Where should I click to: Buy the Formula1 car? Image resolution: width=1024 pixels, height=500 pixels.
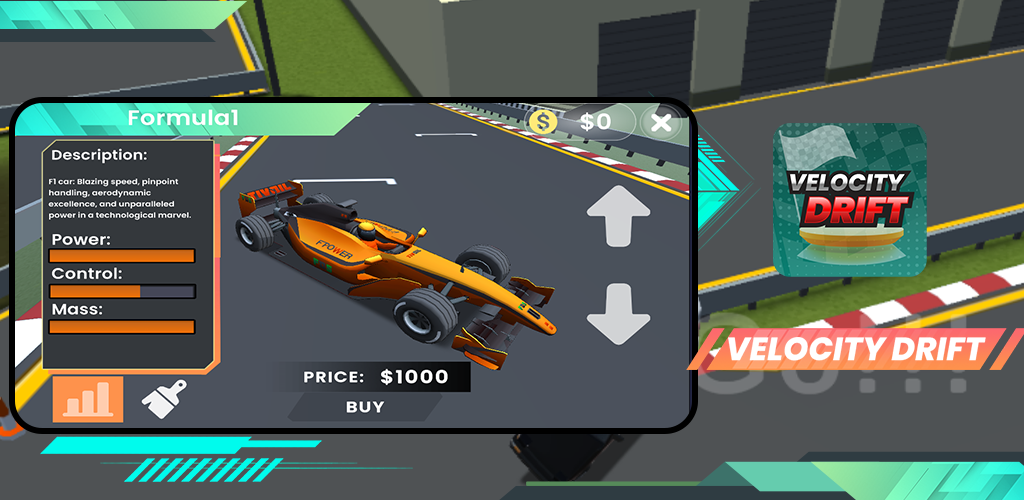365,407
